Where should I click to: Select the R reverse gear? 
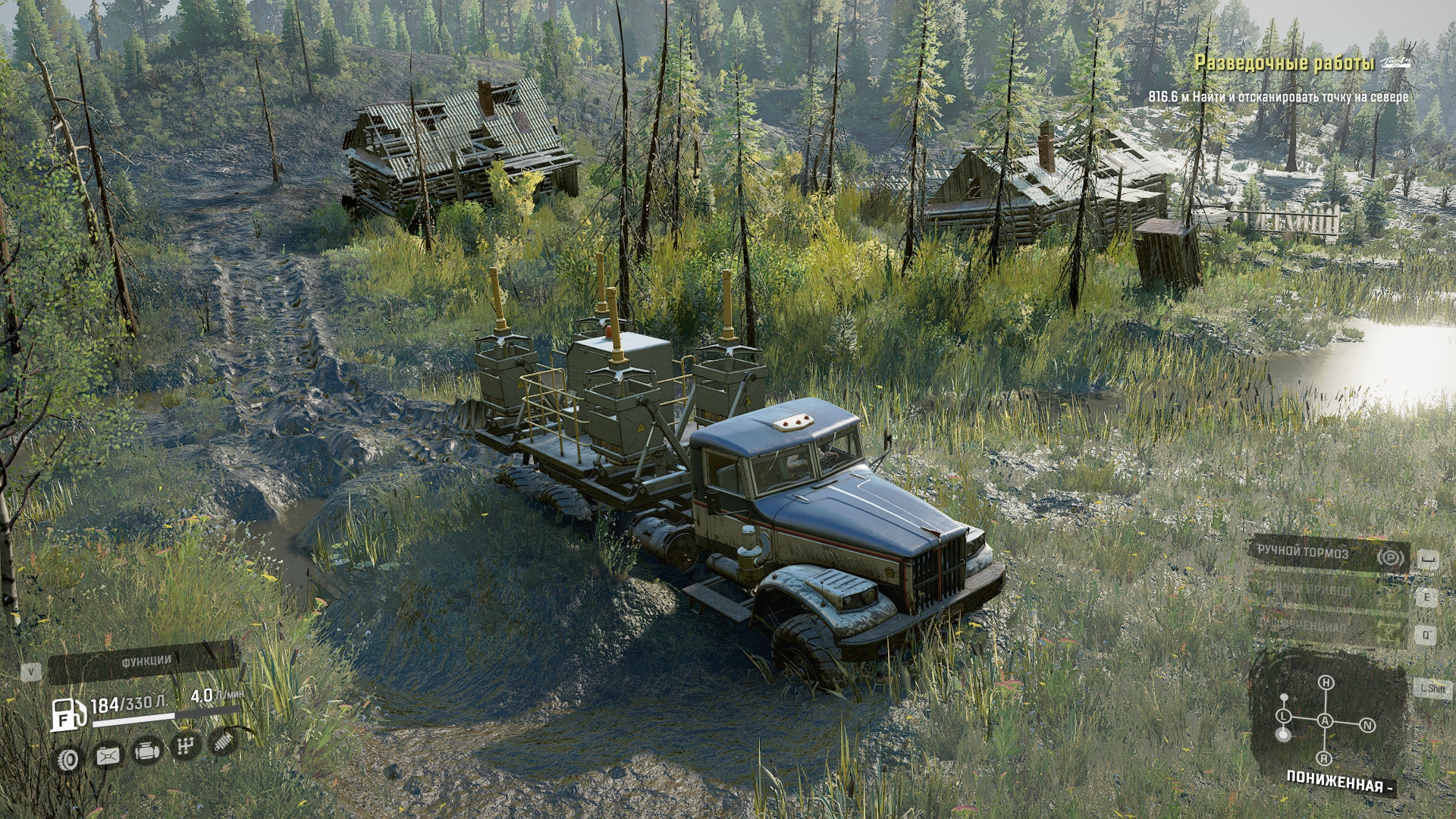click(x=1324, y=758)
